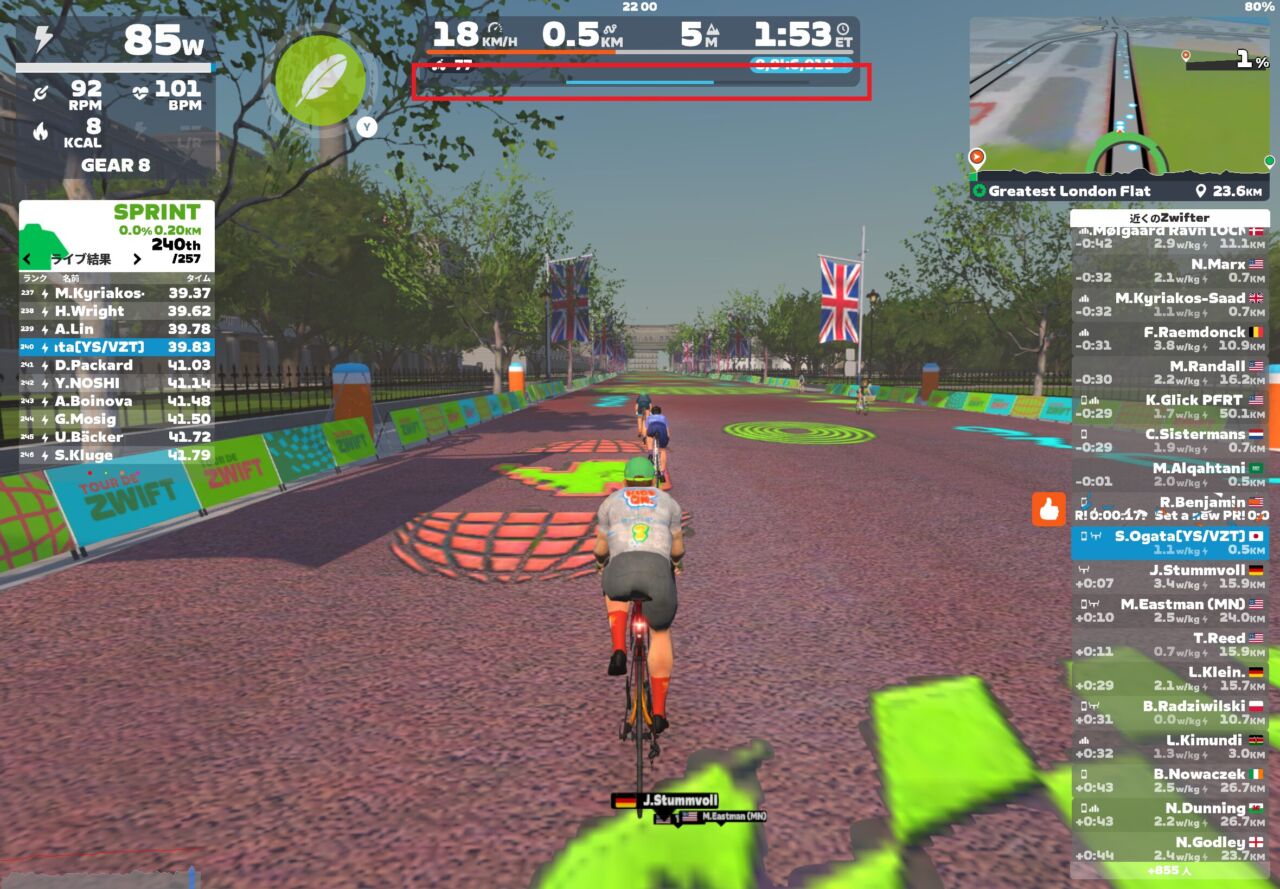Choose M.Eastman (MN) in the riders list
This screenshot has width=1280, height=889.
tap(1170, 611)
